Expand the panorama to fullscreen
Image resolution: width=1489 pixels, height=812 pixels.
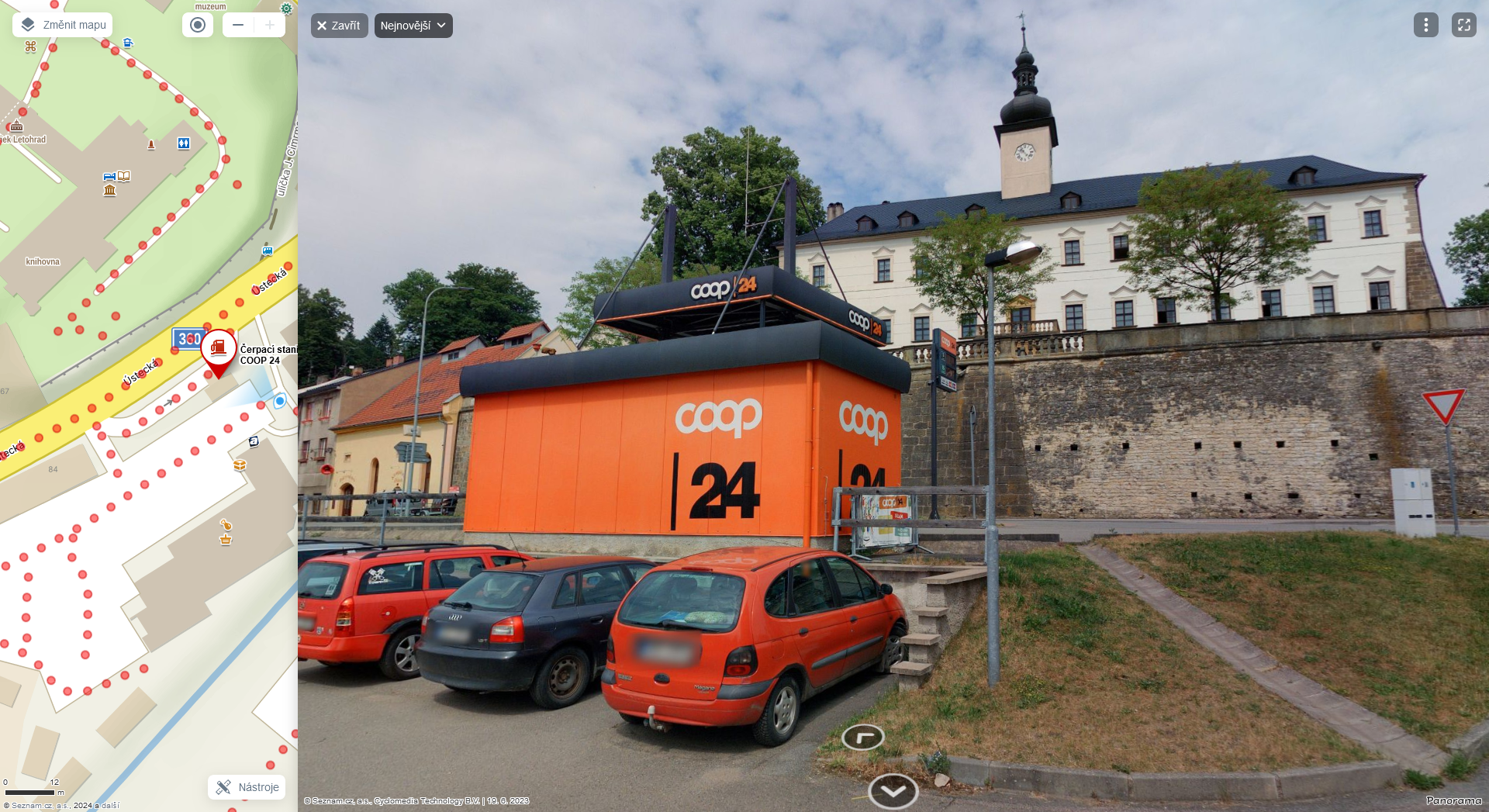(1463, 25)
